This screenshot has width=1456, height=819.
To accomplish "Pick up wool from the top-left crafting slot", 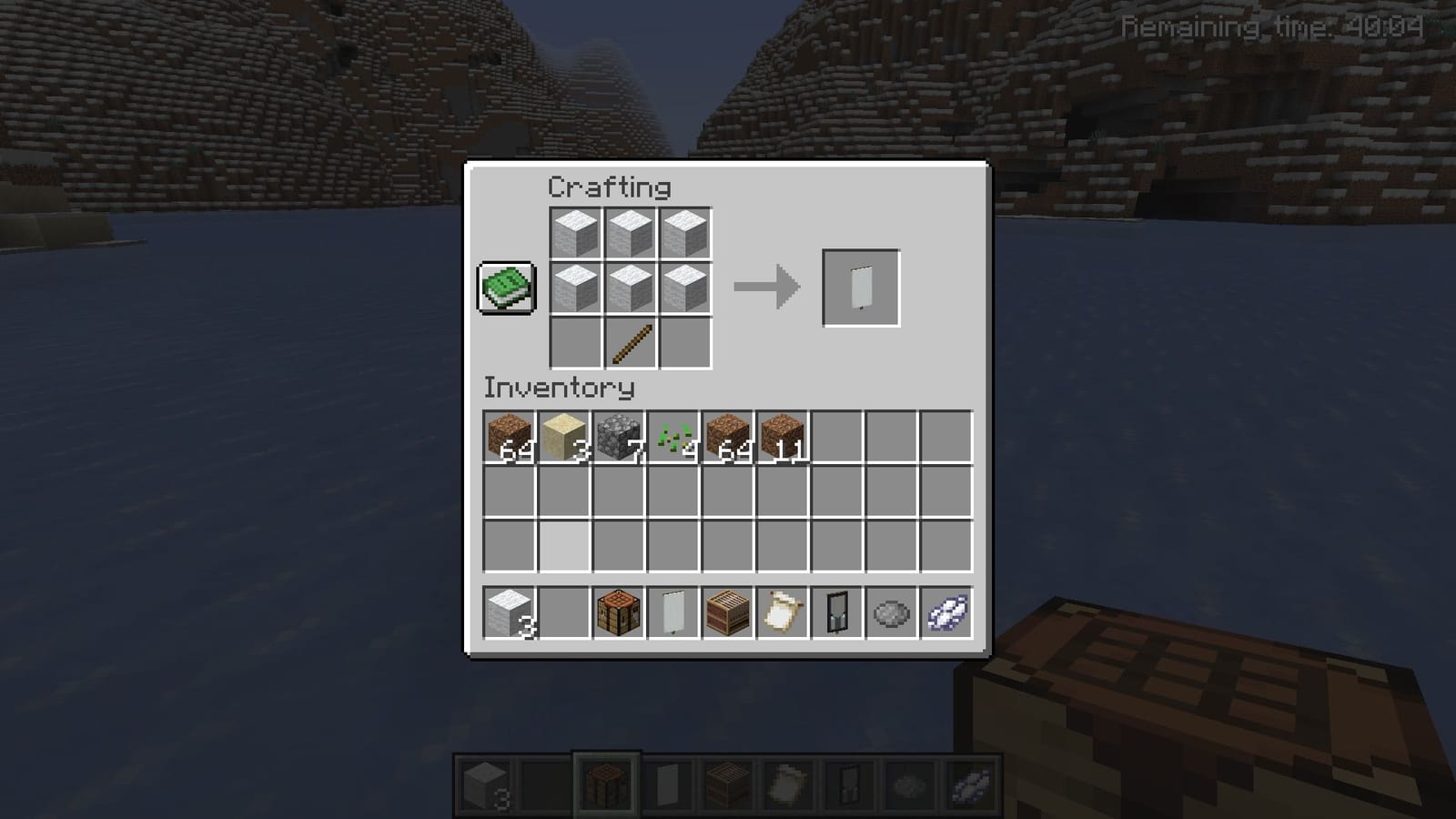I will [x=577, y=232].
